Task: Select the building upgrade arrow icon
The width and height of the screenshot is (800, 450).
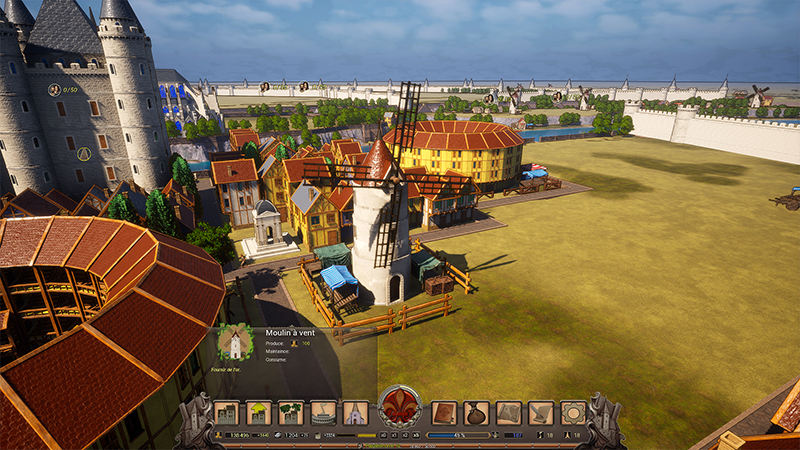Action: pos(259,413)
